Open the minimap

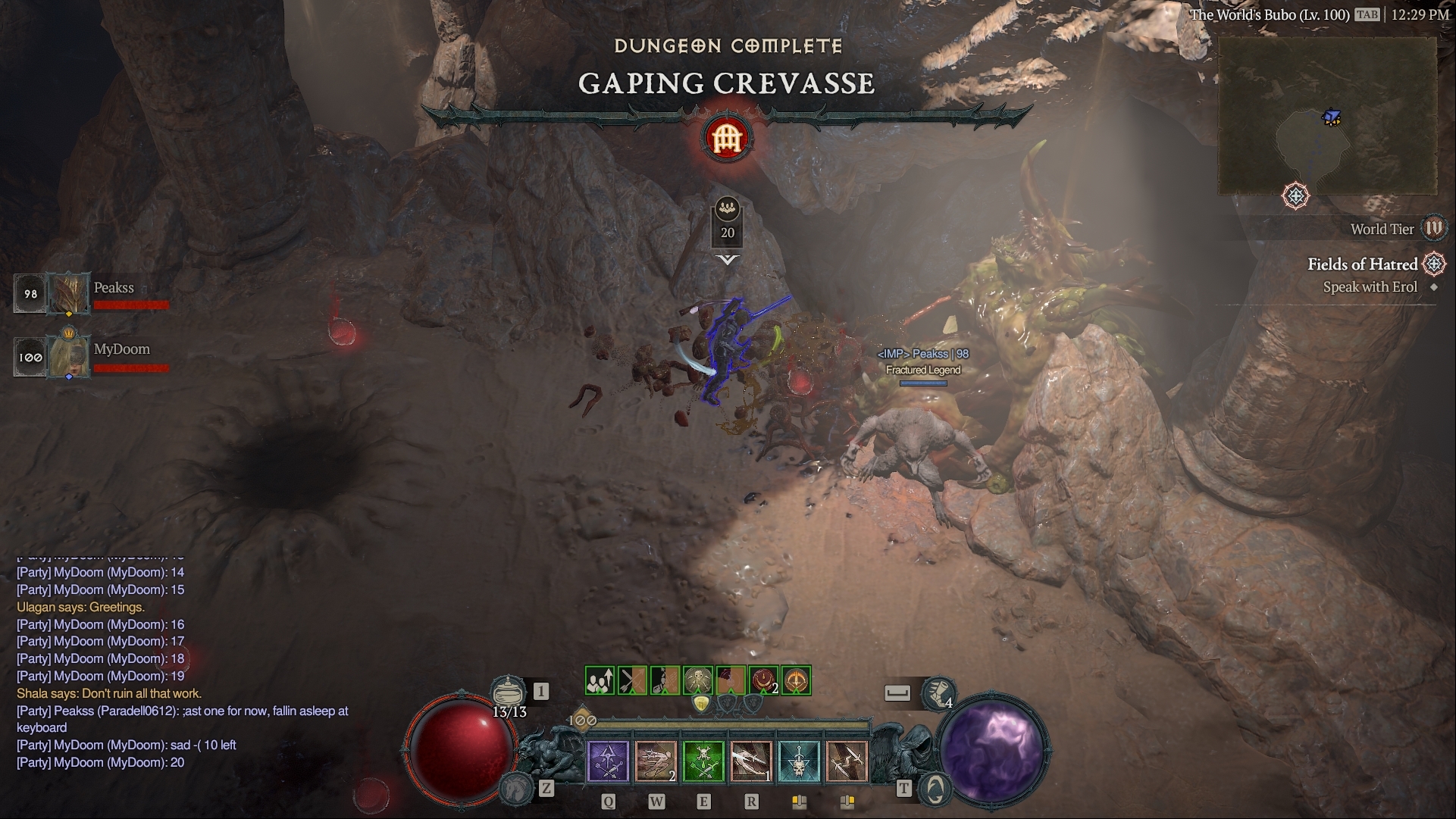(x=1326, y=117)
